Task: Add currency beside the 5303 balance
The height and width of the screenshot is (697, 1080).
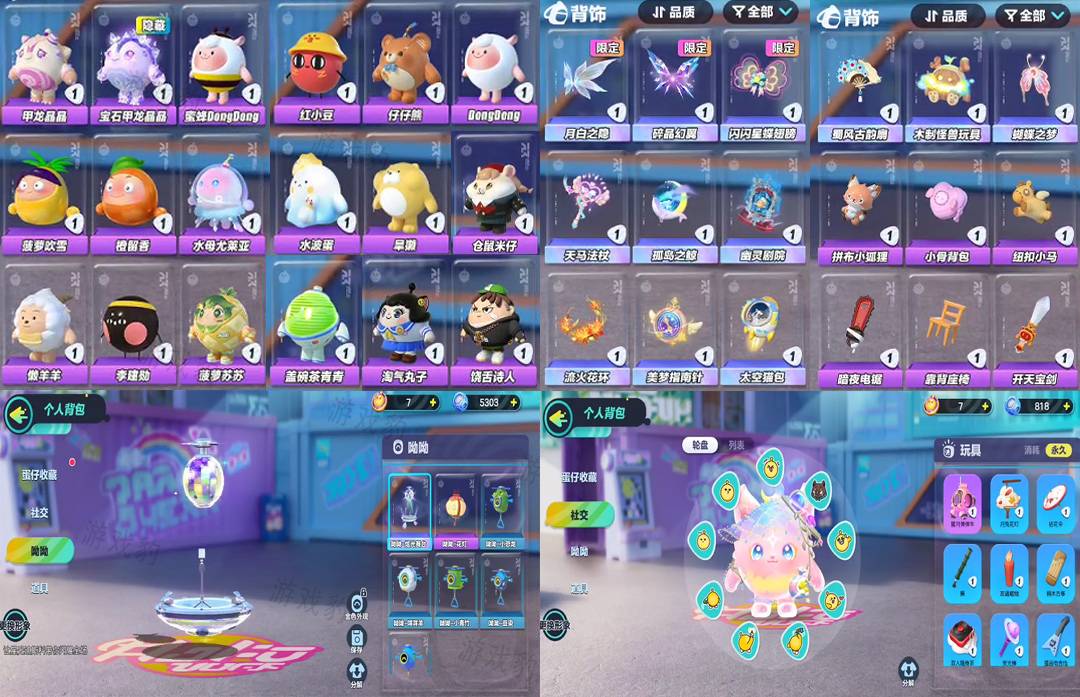Action: (516, 402)
